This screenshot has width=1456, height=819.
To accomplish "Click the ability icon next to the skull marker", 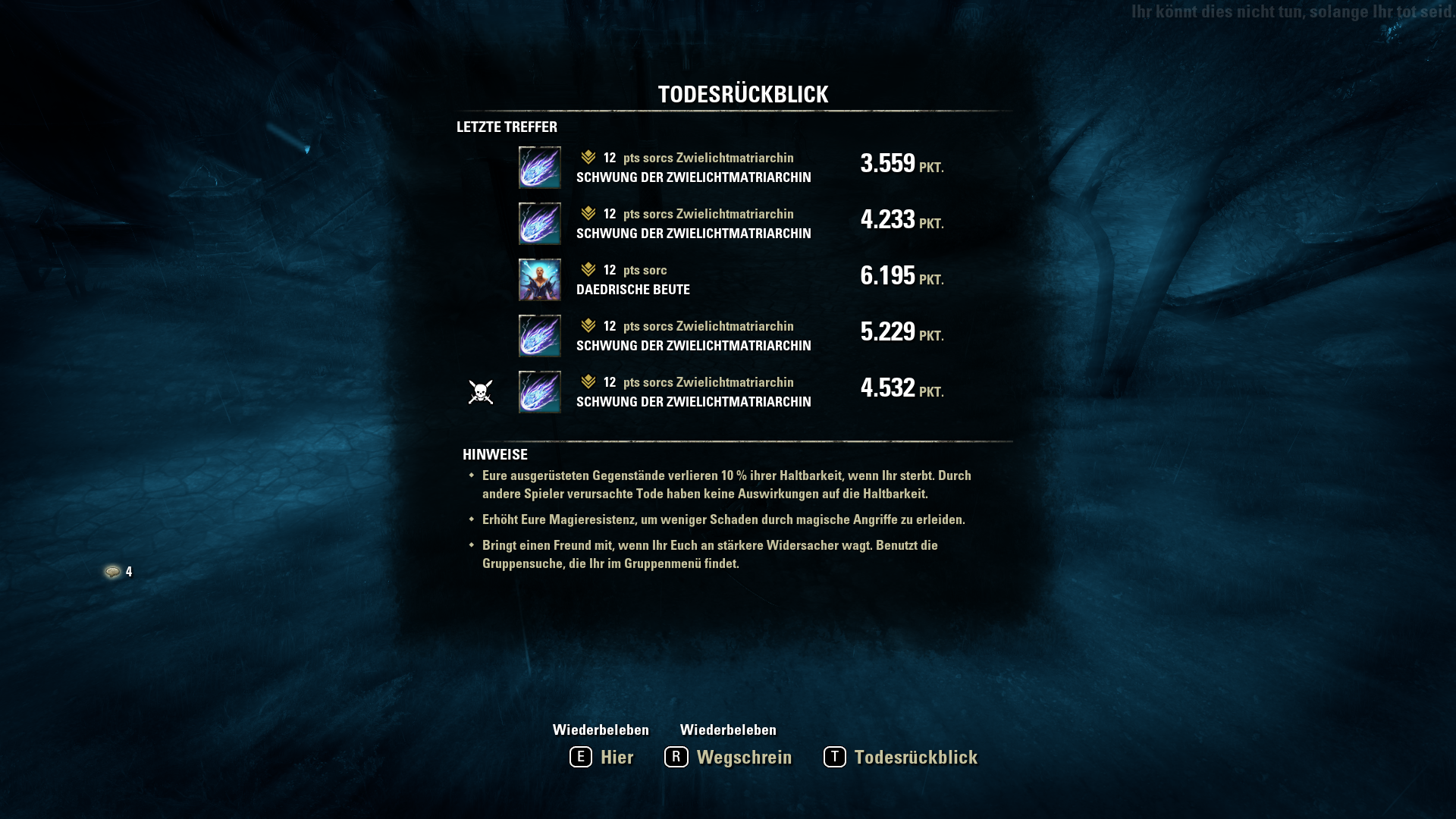I will (539, 391).
